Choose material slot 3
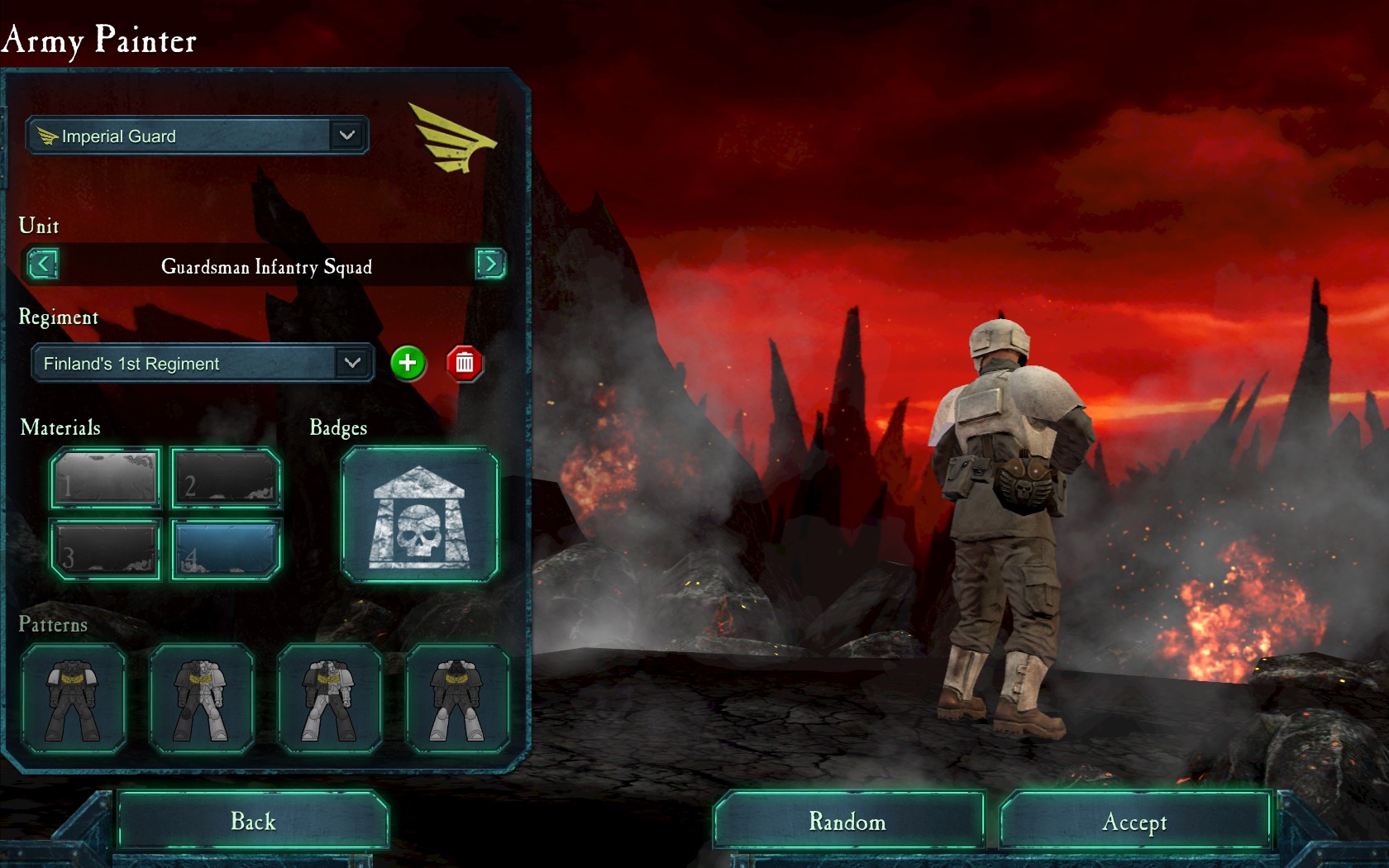The width and height of the screenshot is (1389, 868). [105, 550]
